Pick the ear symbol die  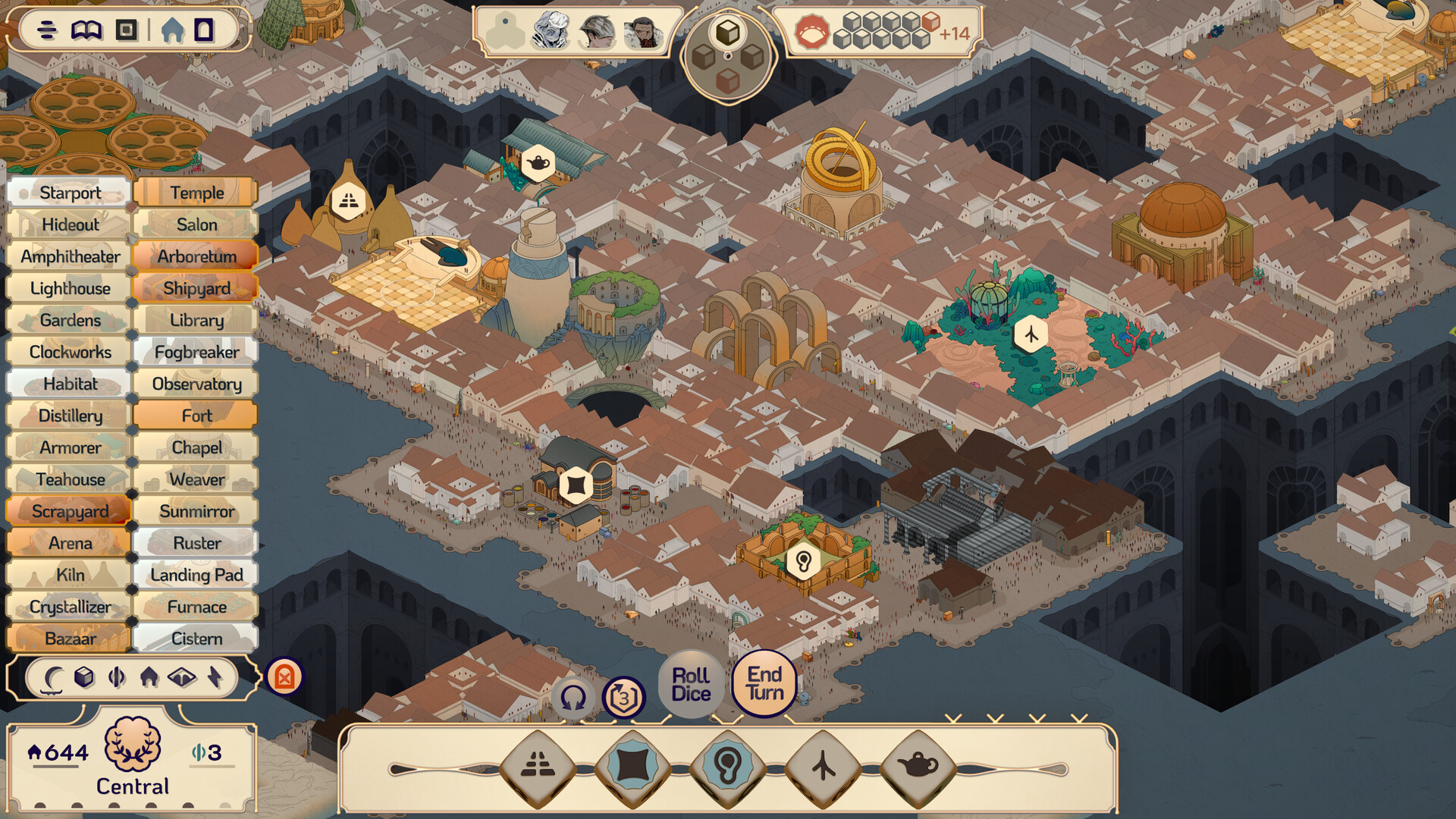(727, 767)
